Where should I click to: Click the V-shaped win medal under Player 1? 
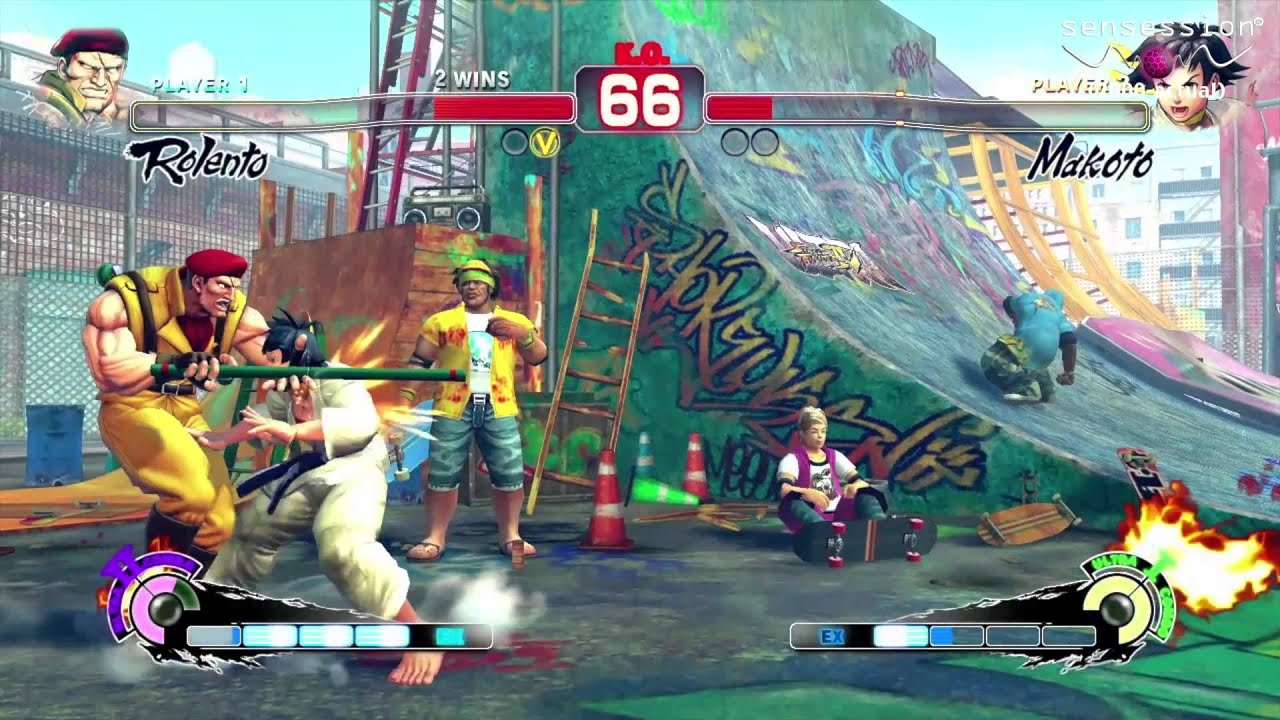point(545,140)
